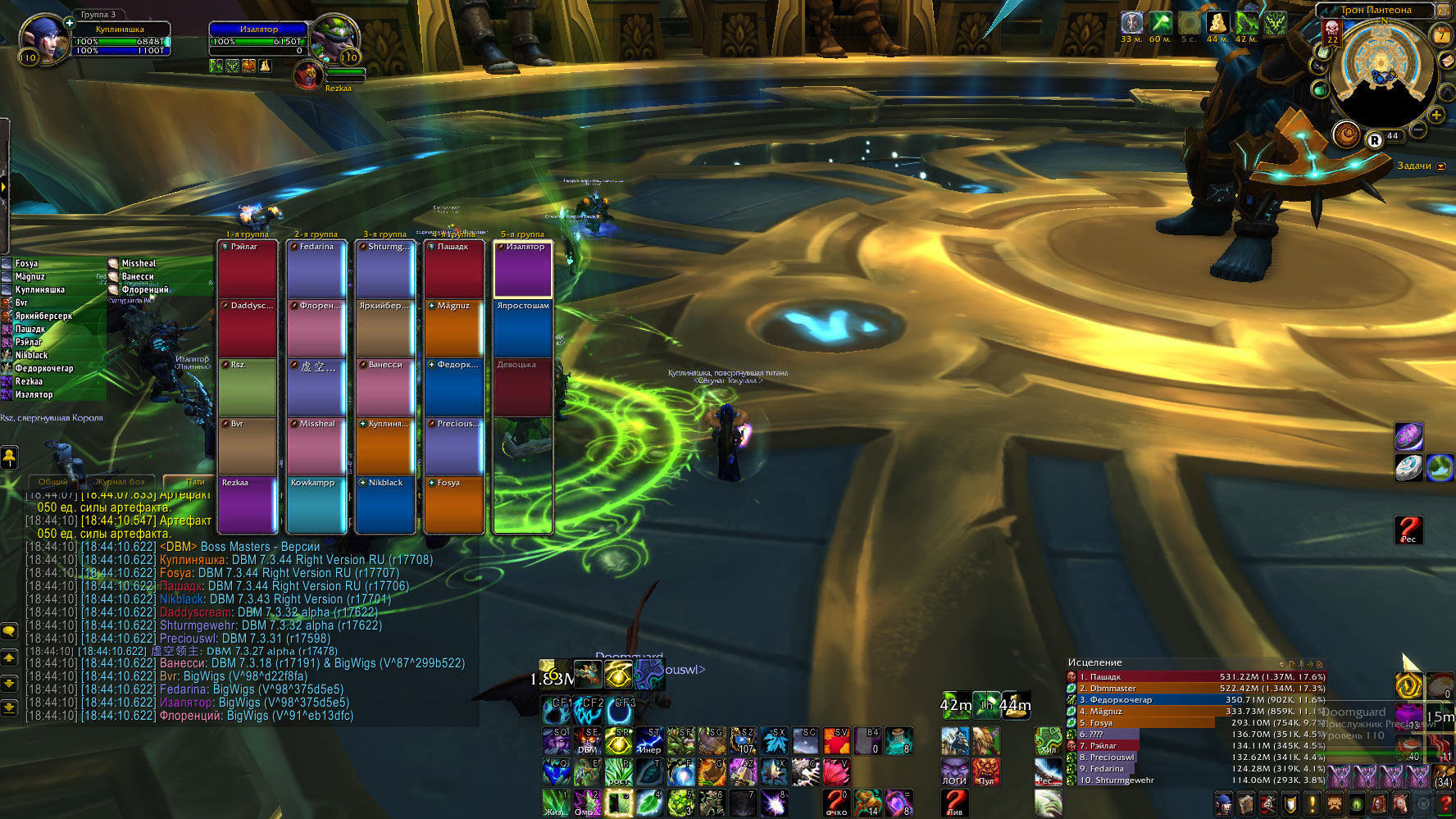Open the character info micro button
Viewport: 1456px width, 819px height.
point(1223,803)
